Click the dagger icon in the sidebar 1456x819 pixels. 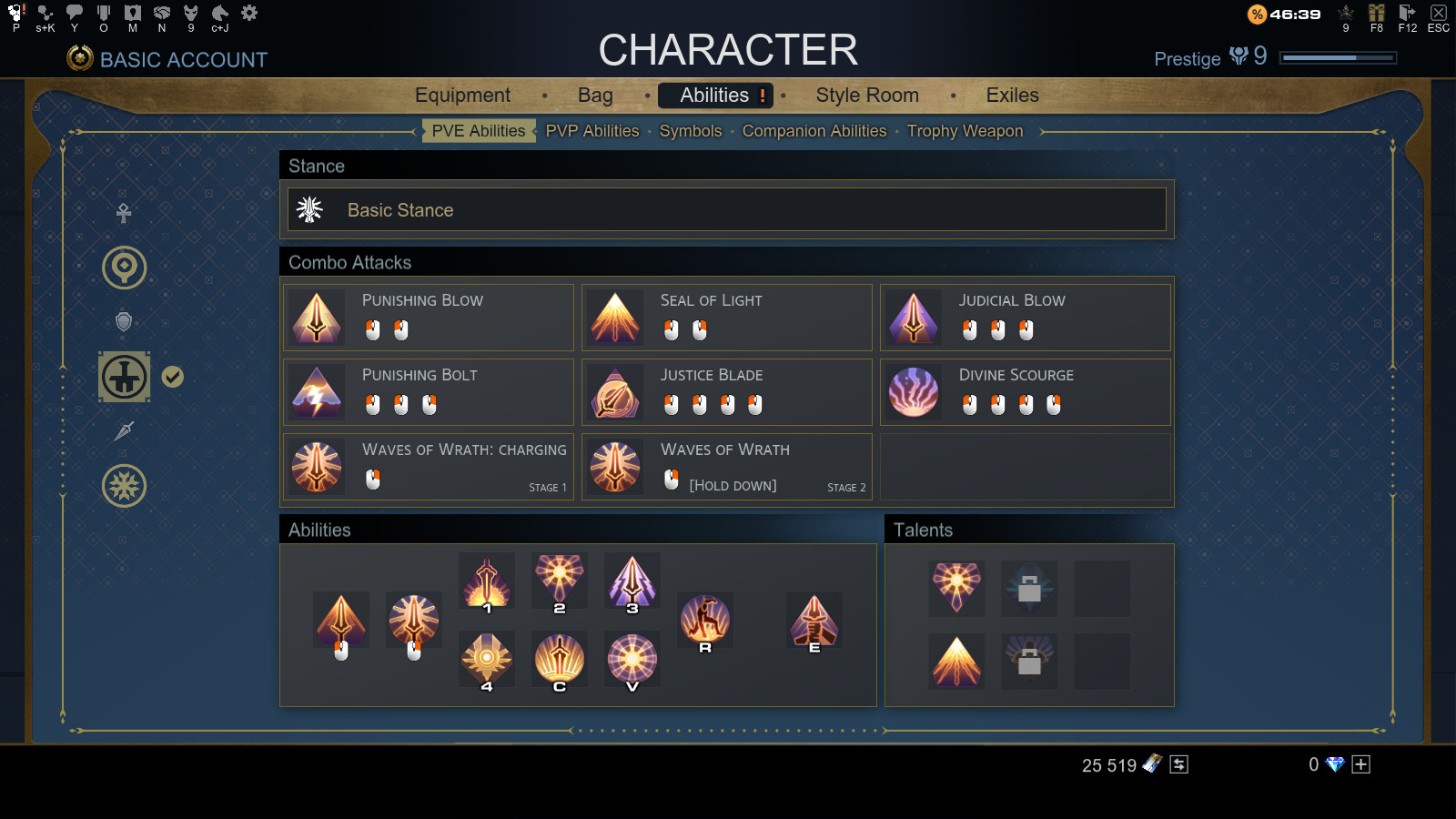coord(124,430)
